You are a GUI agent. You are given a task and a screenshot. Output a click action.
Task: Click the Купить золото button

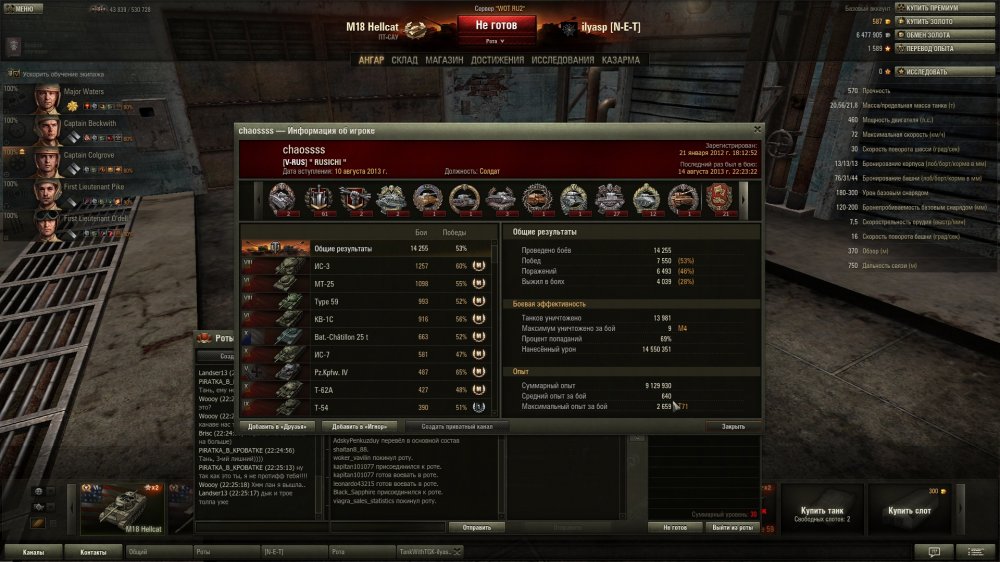937,21
